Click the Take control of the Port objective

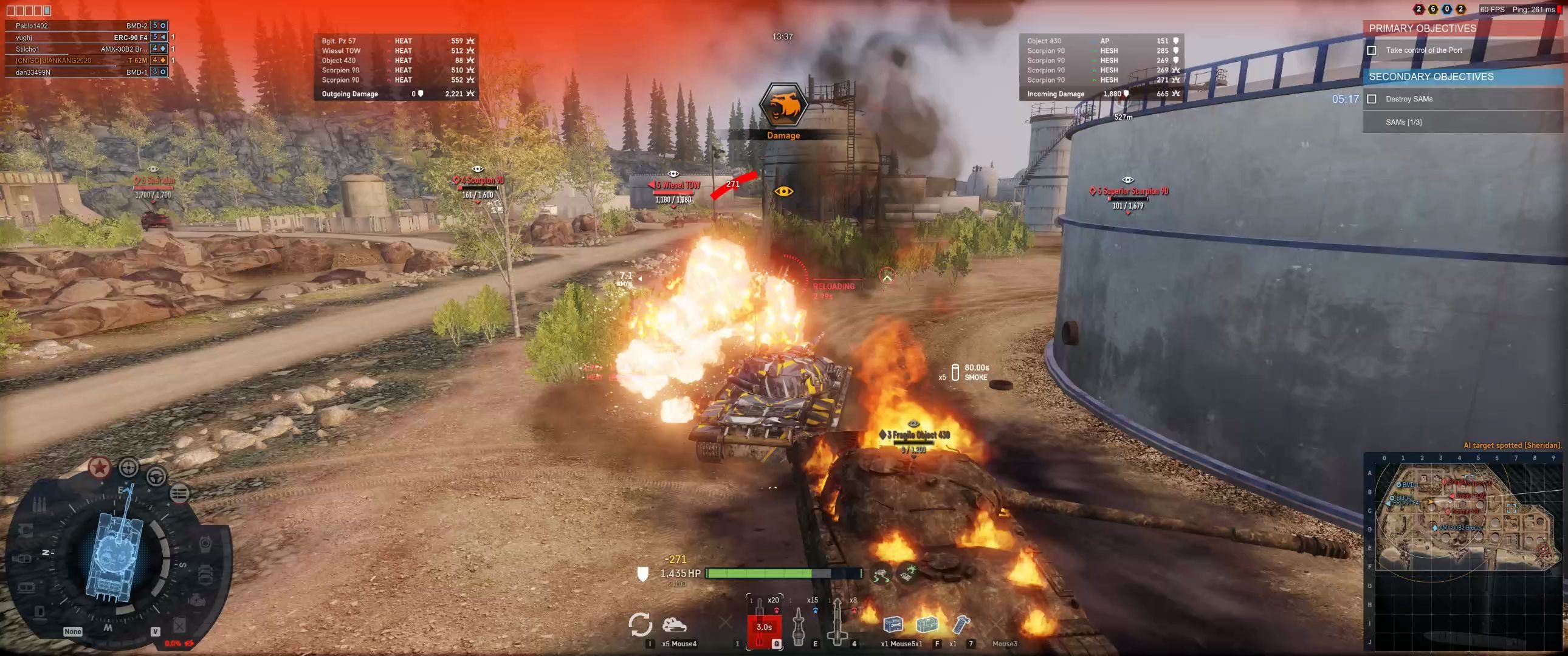[x=1423, y=50]
